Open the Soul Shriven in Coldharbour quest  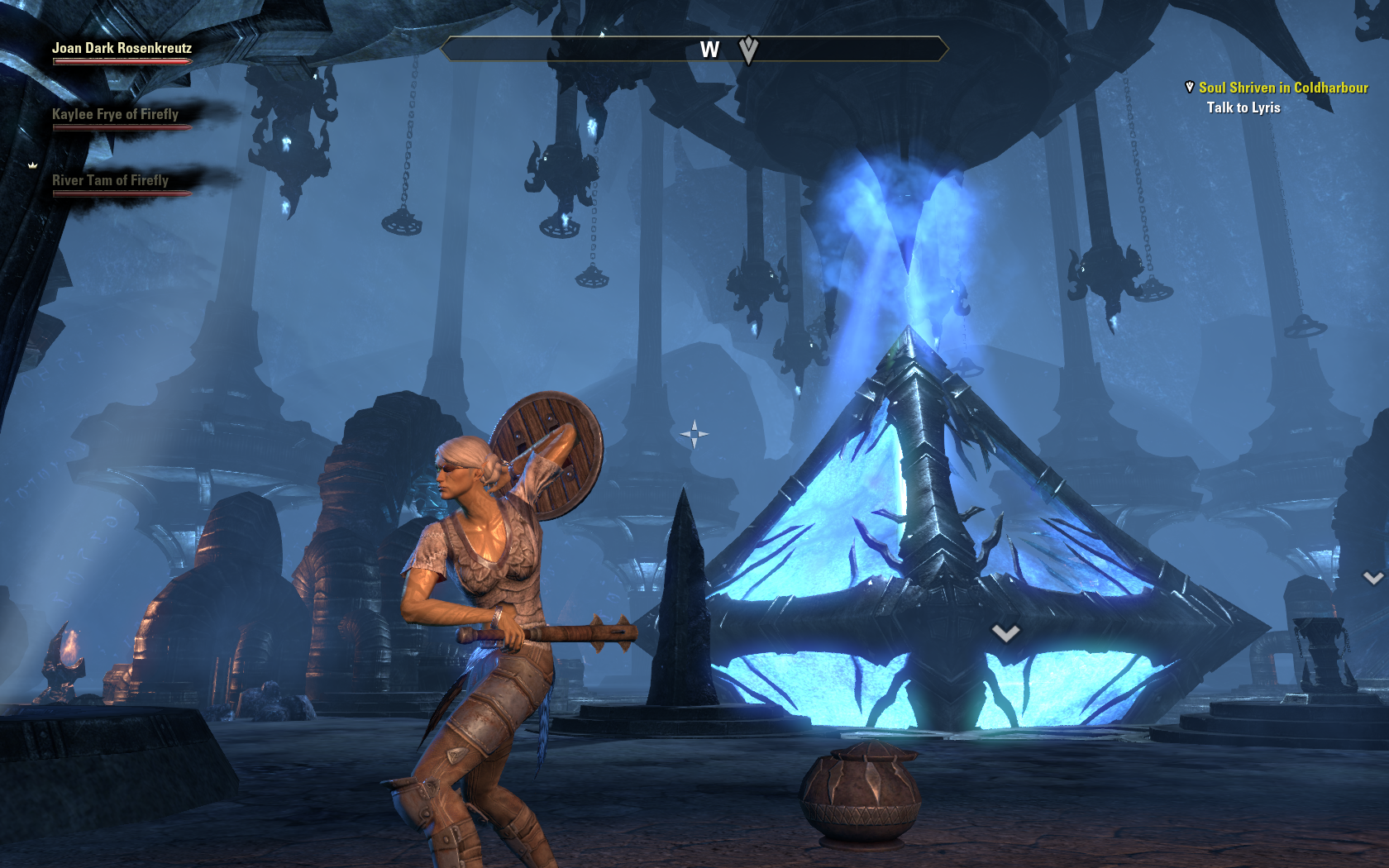(x=1283, y=88)
